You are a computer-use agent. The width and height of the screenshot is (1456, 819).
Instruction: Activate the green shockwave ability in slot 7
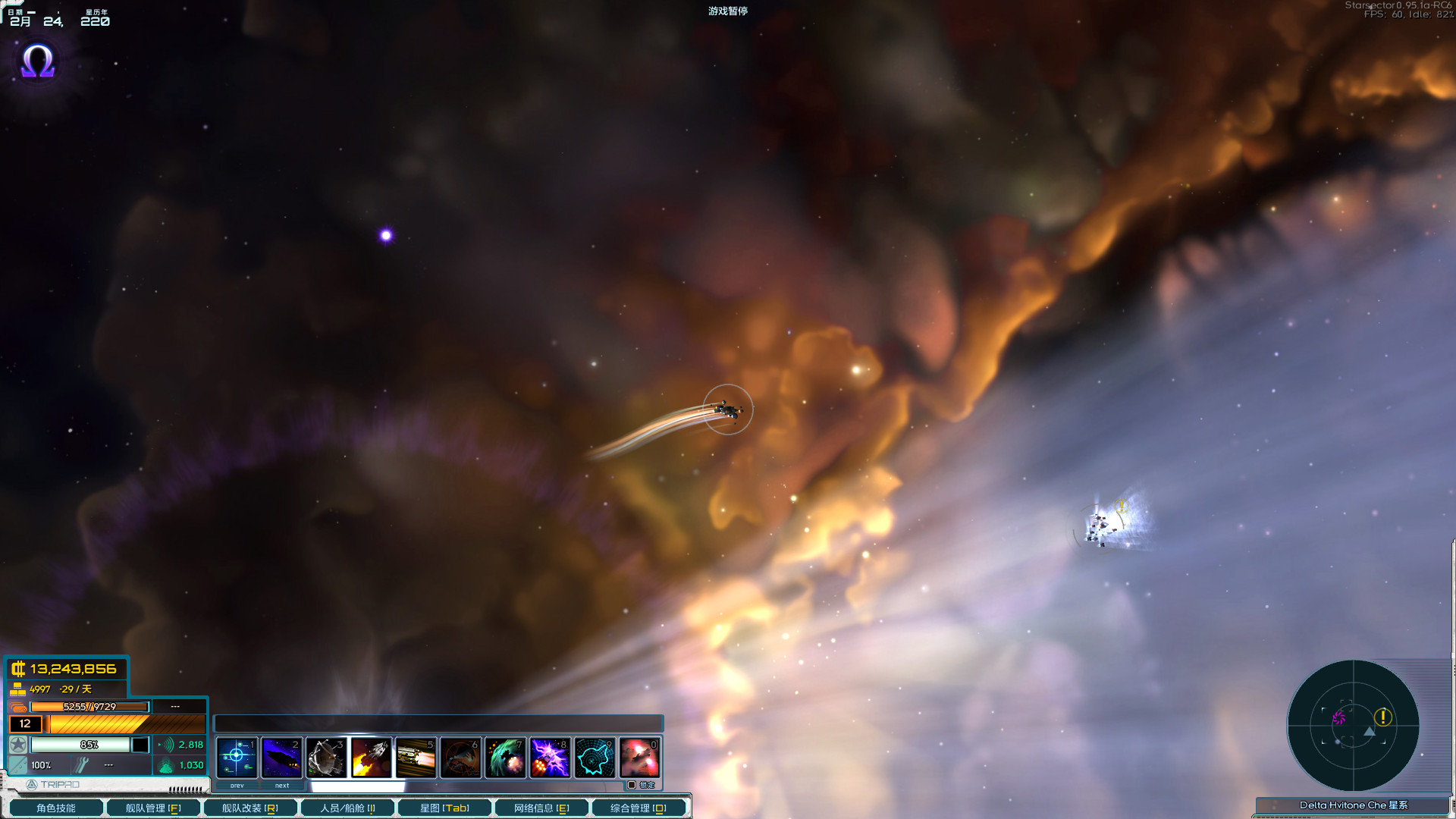point(505,757)
